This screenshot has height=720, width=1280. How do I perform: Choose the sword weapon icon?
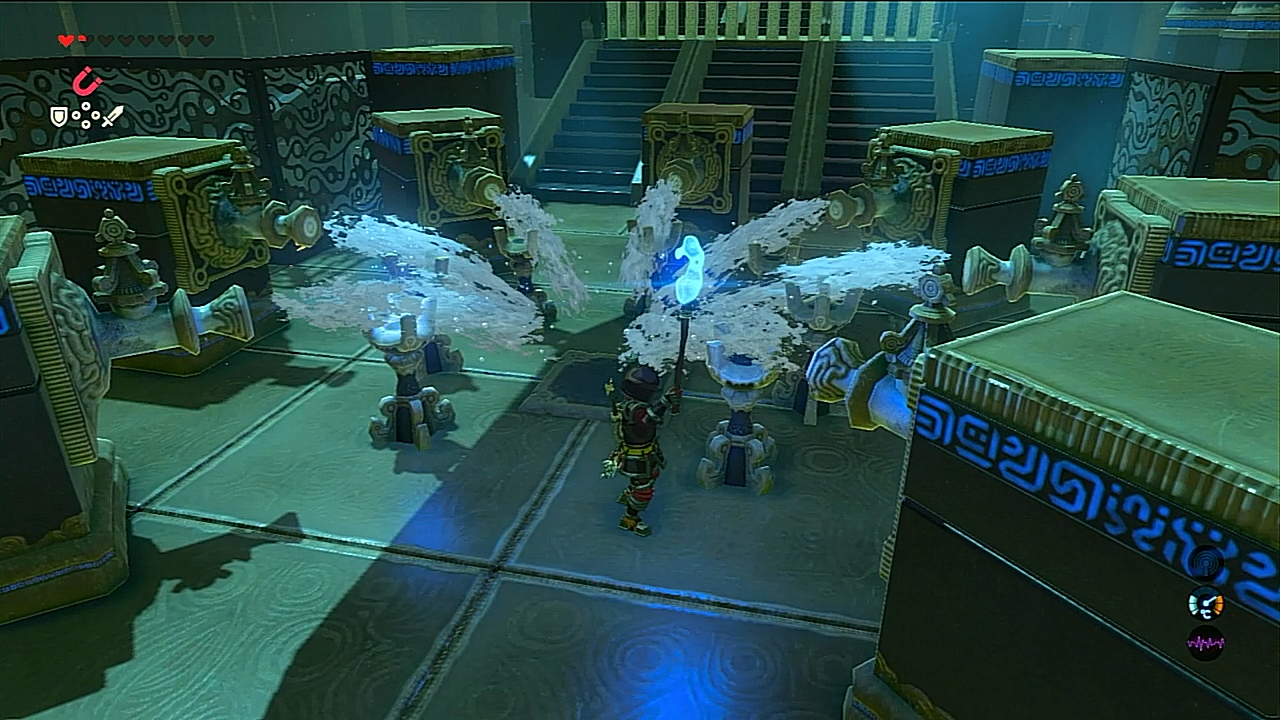coord(113,117)
